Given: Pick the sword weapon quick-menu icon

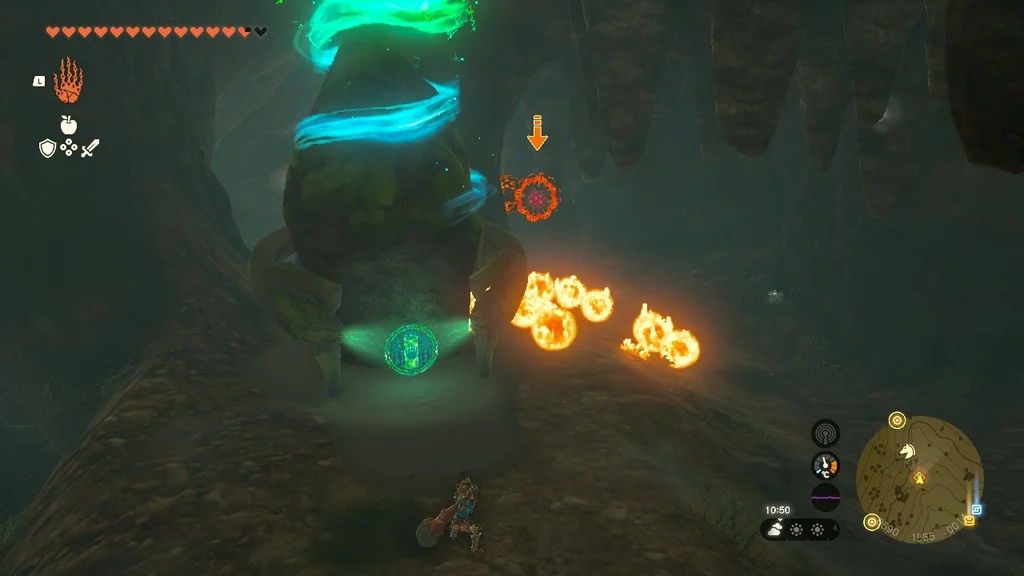Looking at the screenshot, I should pyautogui.click(x=90, y=148).
